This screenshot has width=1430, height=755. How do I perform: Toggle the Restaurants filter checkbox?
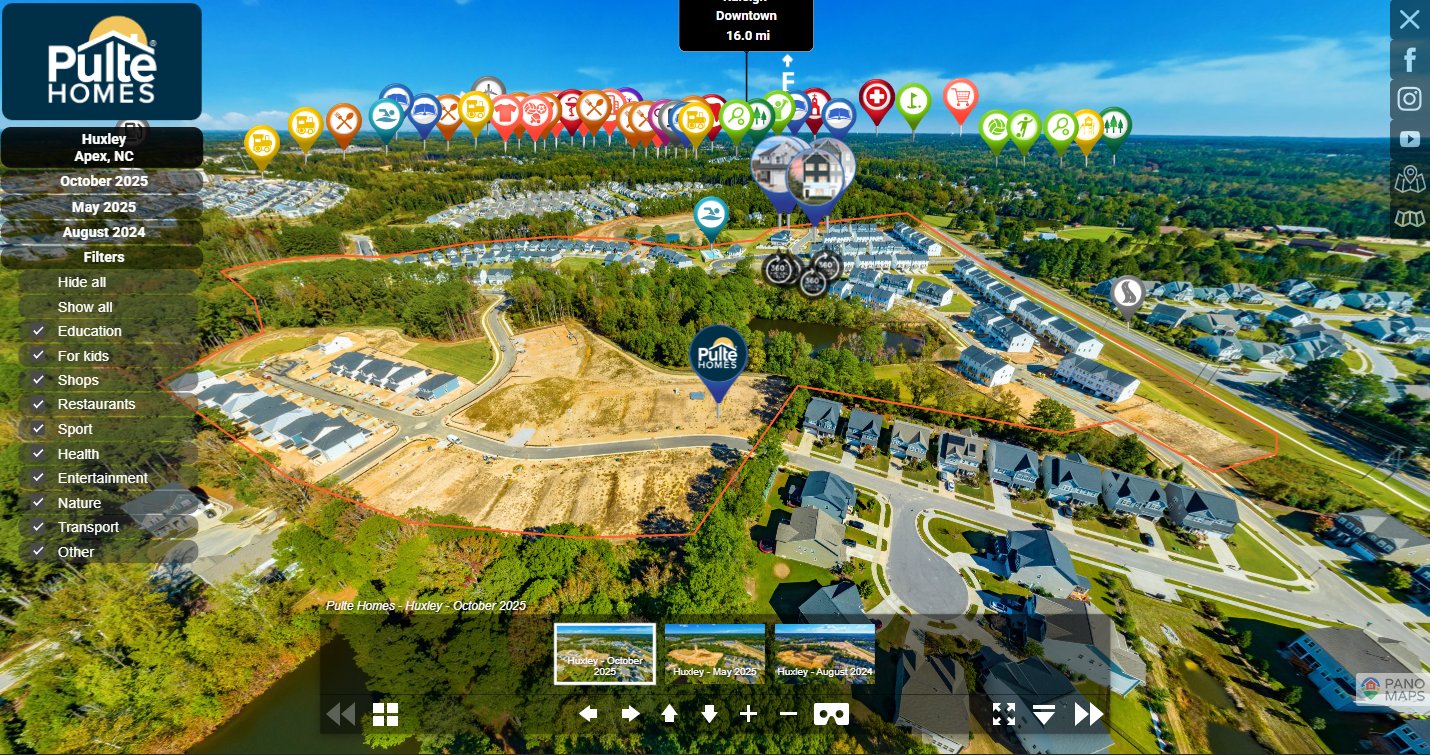click(39, 404)
